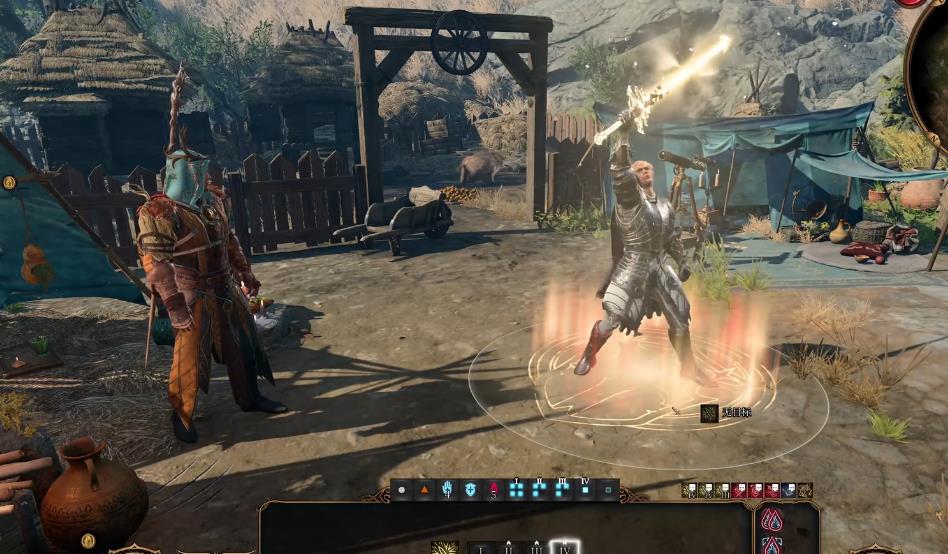Click the double red droplet button
This screenshot has height=554, width=948.
[x=773, y=520]
